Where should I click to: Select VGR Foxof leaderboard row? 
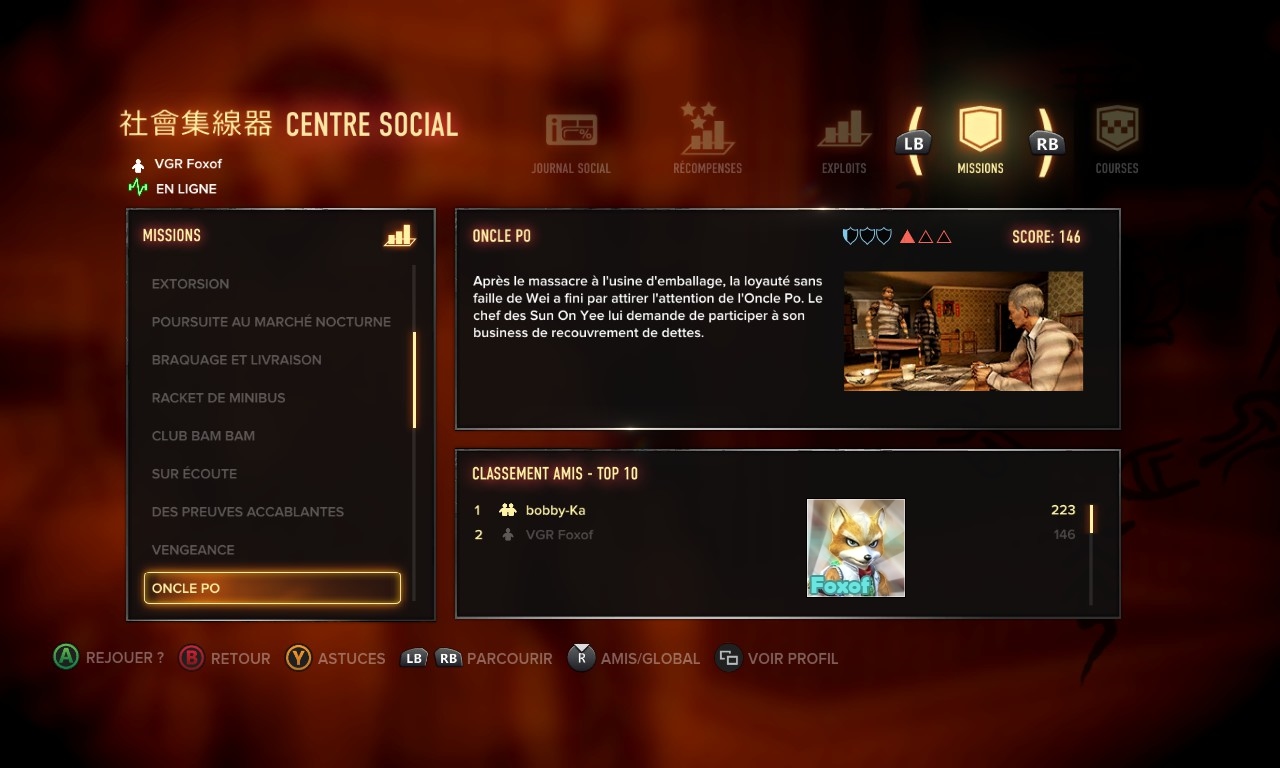pos(559,535)
